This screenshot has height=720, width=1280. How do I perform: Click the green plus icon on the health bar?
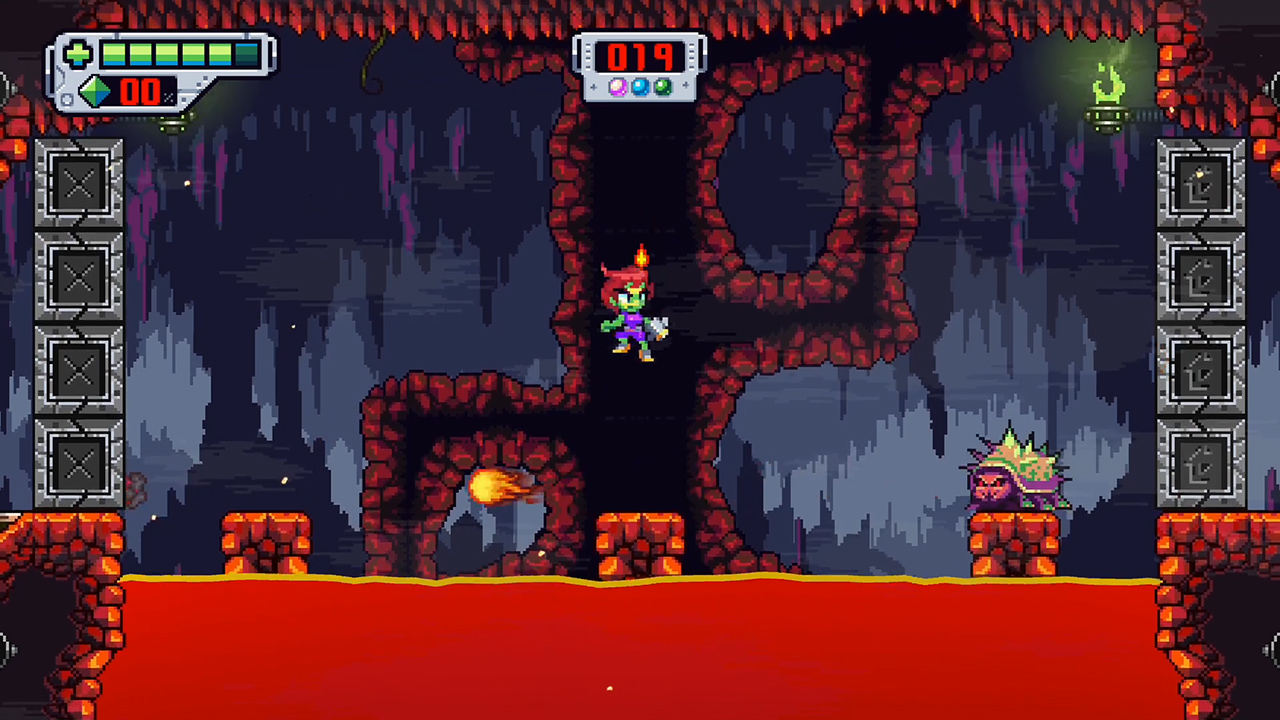pyautogui.click(x=78, y=54)
